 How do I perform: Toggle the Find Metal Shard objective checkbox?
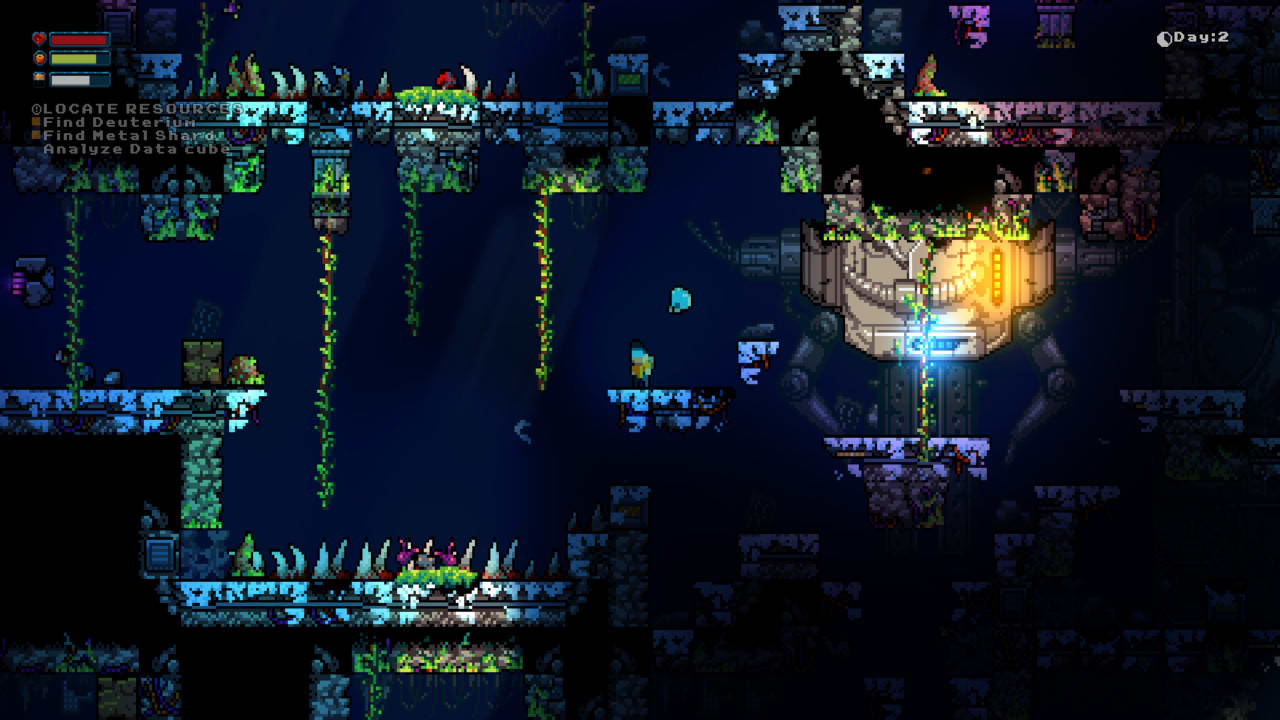coord(35,134)
